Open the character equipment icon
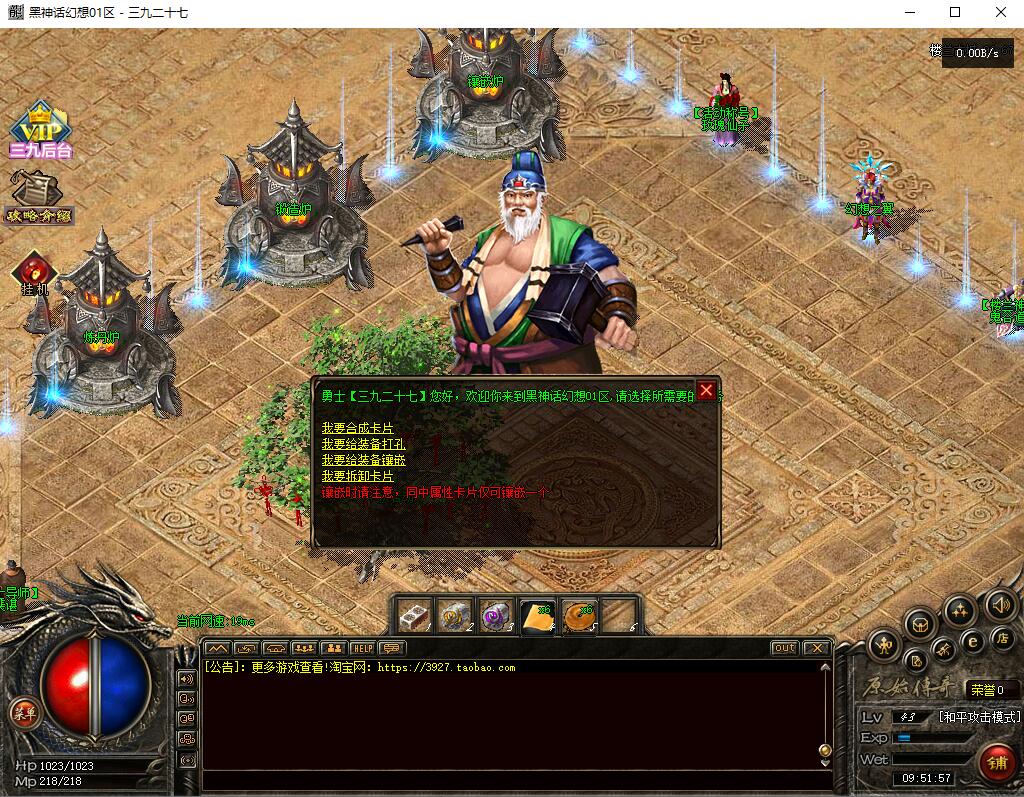Viewport: 1024px width, 797px height. (884, 645)
